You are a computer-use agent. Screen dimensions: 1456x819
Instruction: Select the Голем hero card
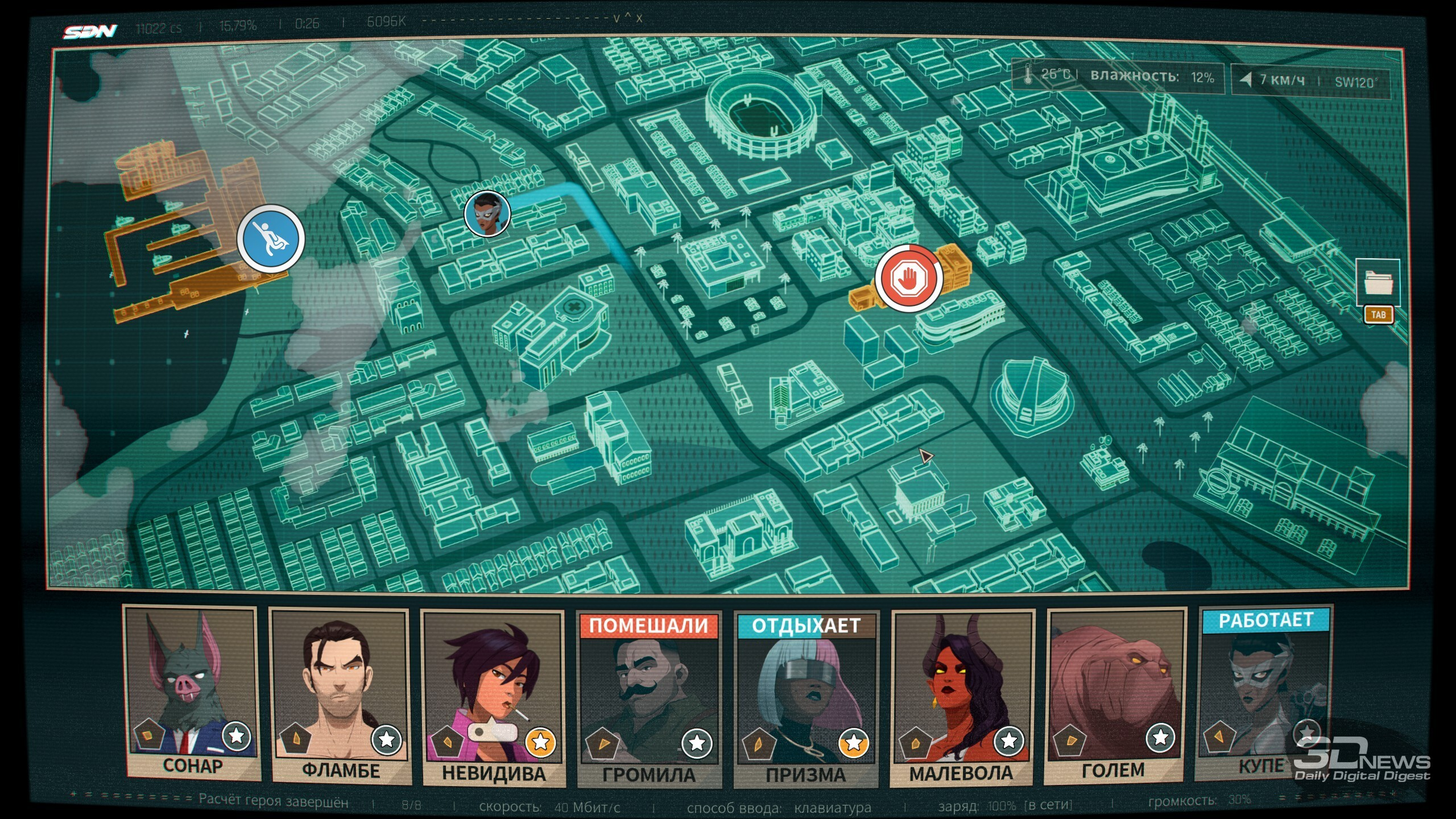[1115, 694]
